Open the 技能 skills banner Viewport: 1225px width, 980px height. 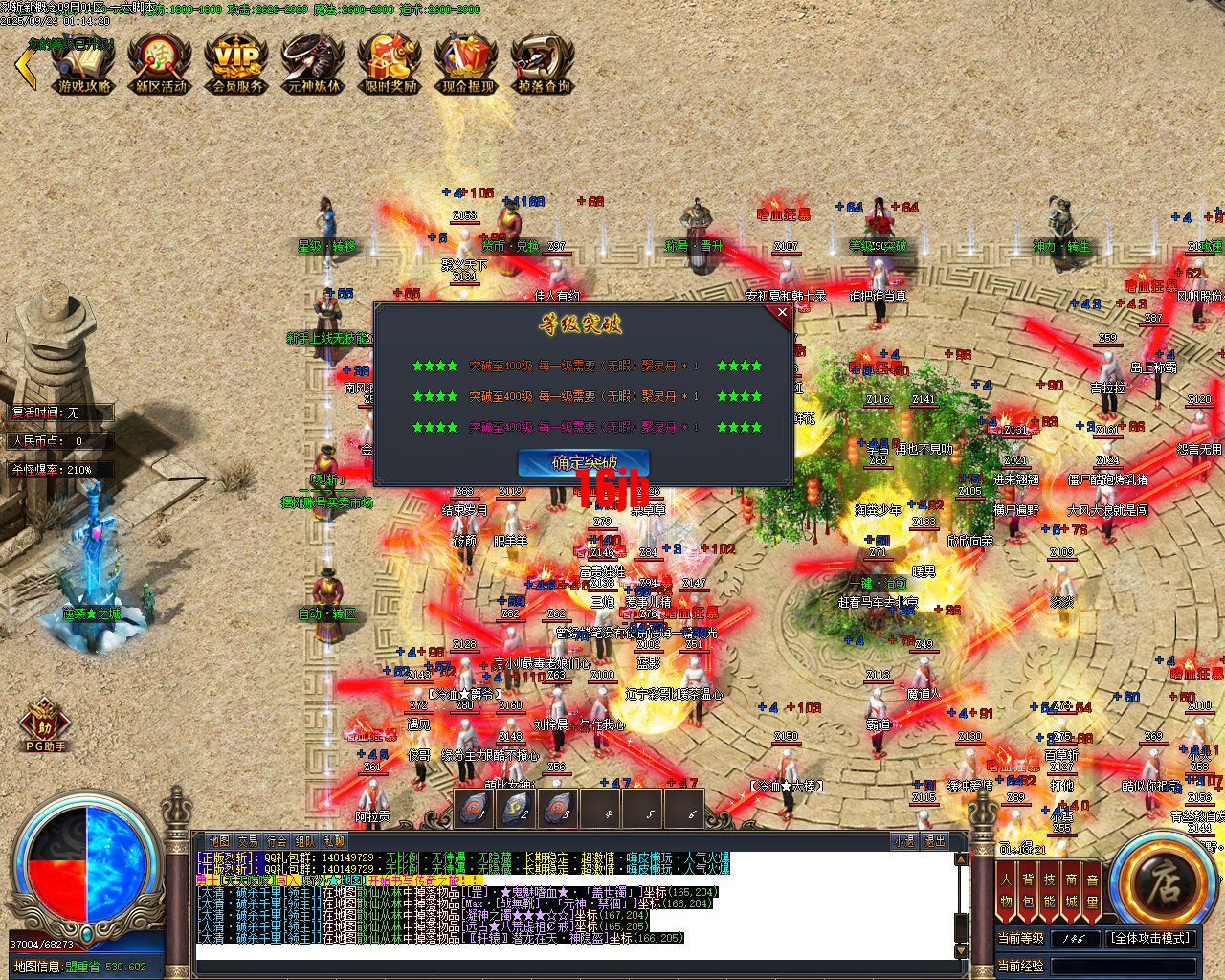1050,888
